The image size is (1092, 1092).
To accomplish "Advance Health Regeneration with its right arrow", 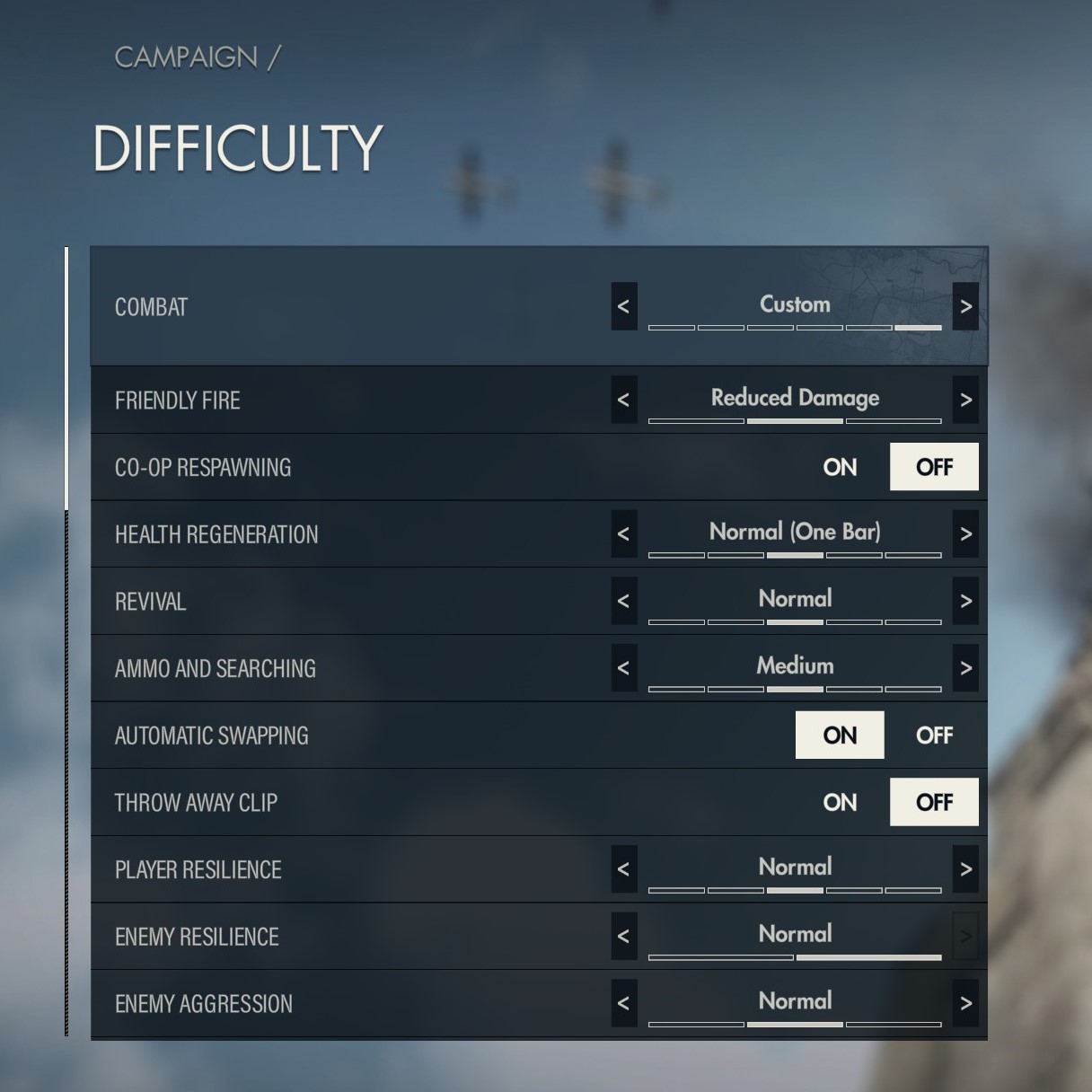I will click(x=965, y=534).
